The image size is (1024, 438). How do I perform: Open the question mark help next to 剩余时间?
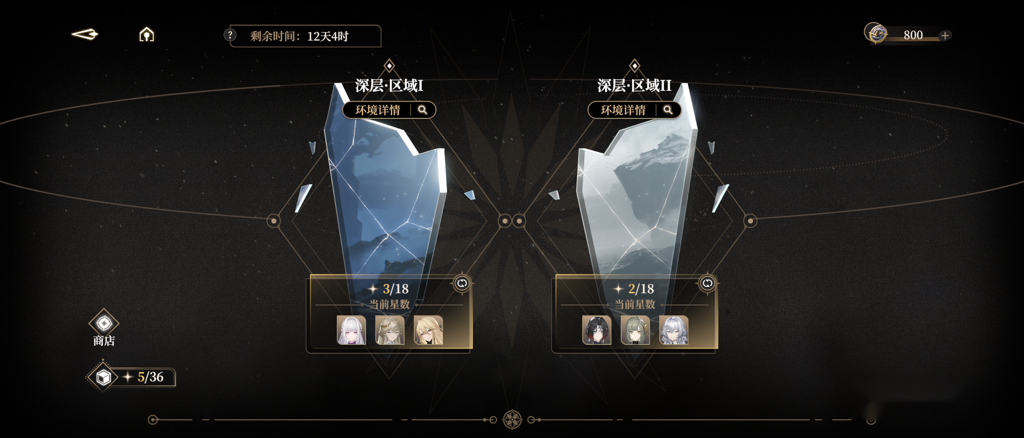coord(230,36)
